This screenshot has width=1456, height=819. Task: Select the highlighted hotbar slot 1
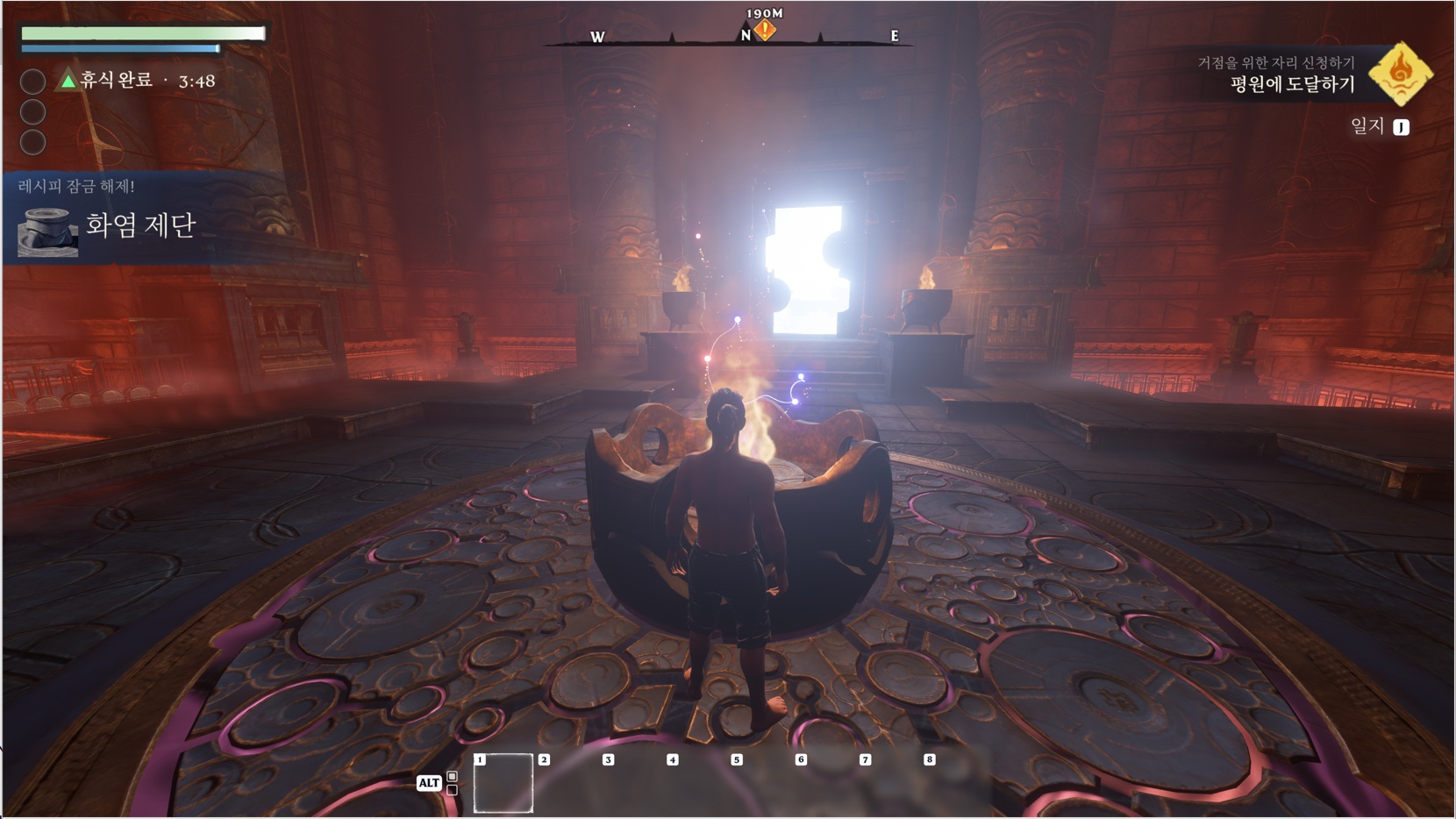click(503, 782)
